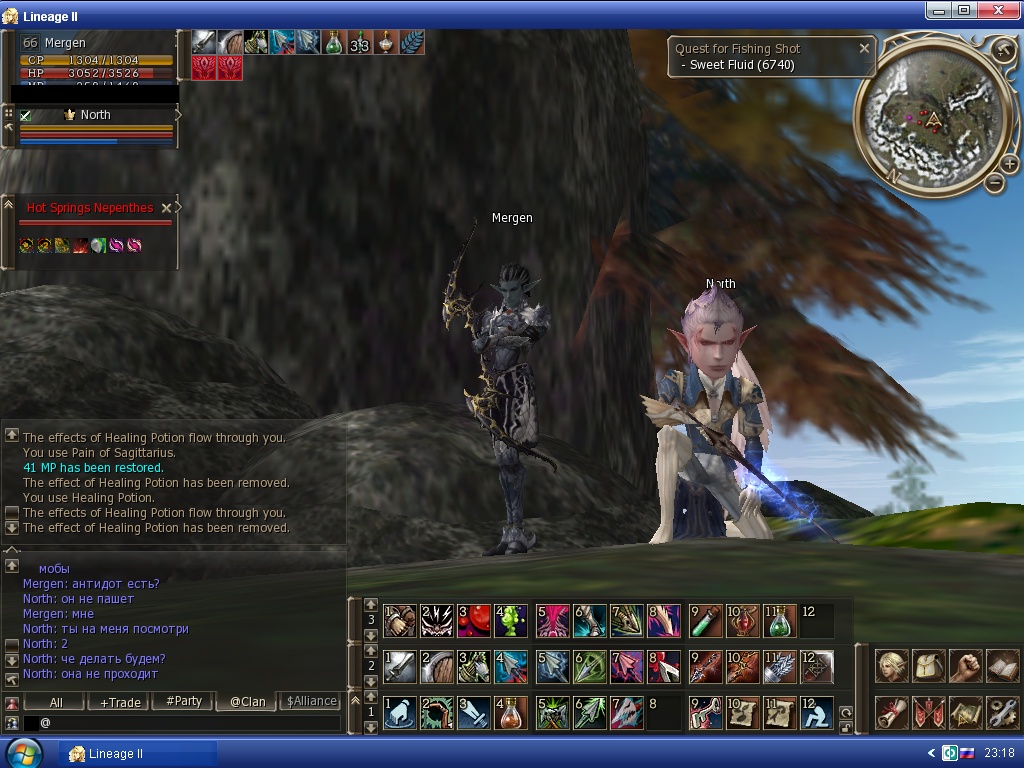Select the @Clan chat tab
The image size is (1024, 768).
coord(248,702)
